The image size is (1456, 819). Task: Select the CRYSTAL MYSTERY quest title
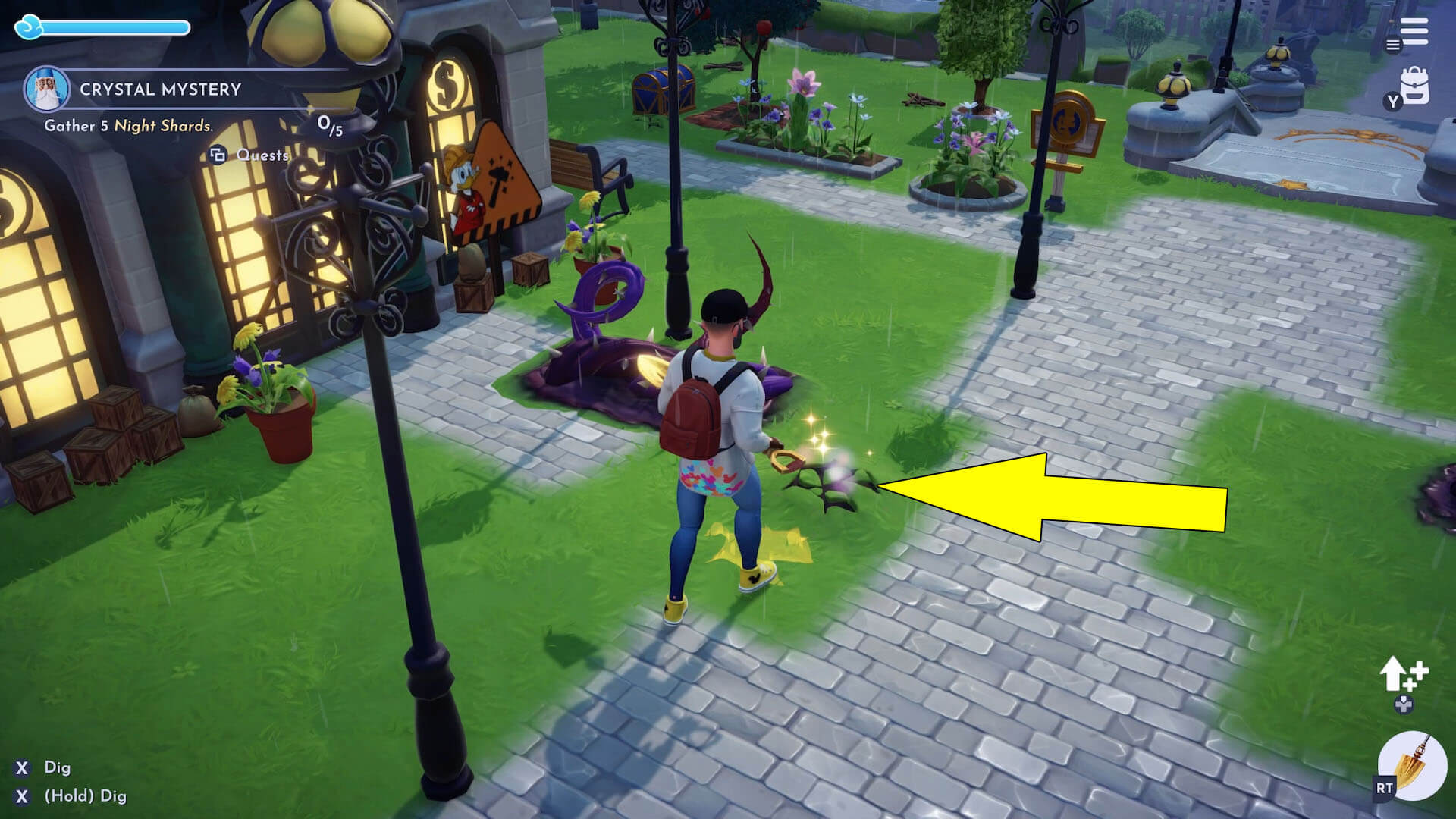tap(161, 89)
